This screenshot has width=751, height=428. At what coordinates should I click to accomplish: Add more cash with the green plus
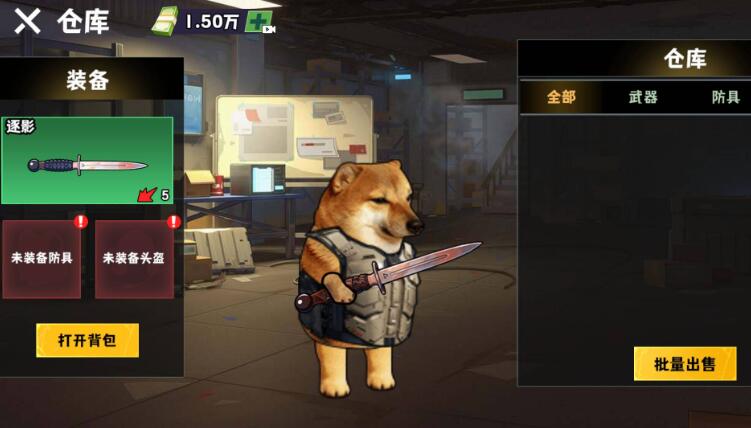pos(259,21)
